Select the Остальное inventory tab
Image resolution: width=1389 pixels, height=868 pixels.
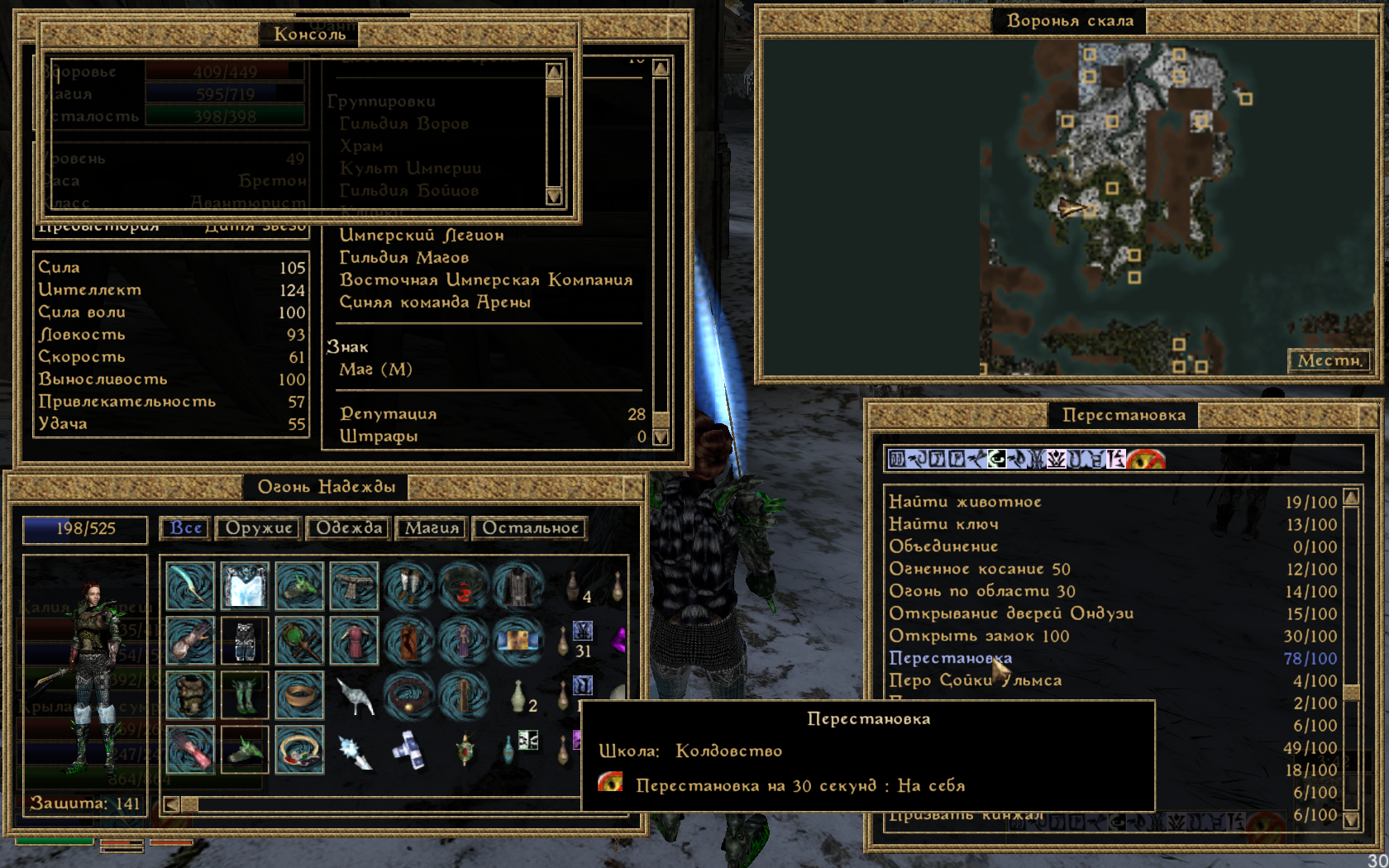[x=530, y=528]
